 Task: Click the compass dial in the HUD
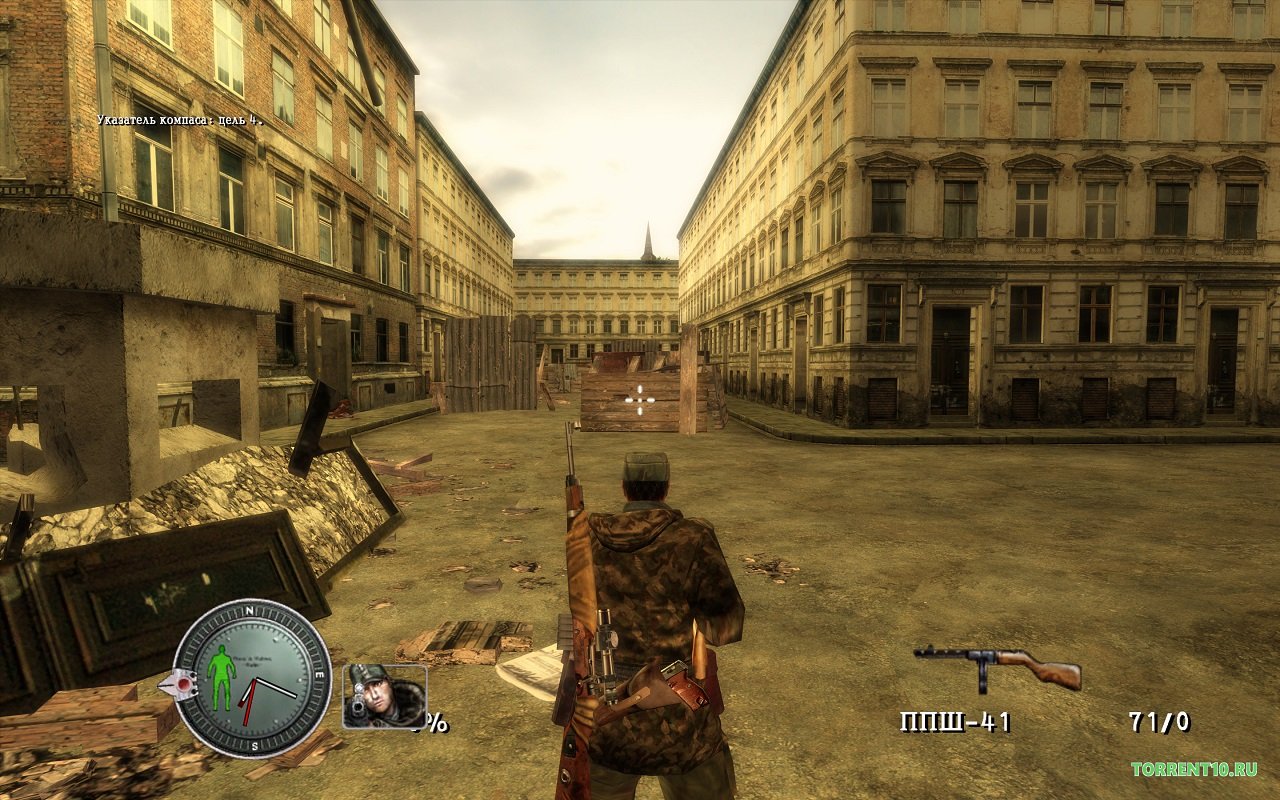pyautogui.click(x=253, y=678)
